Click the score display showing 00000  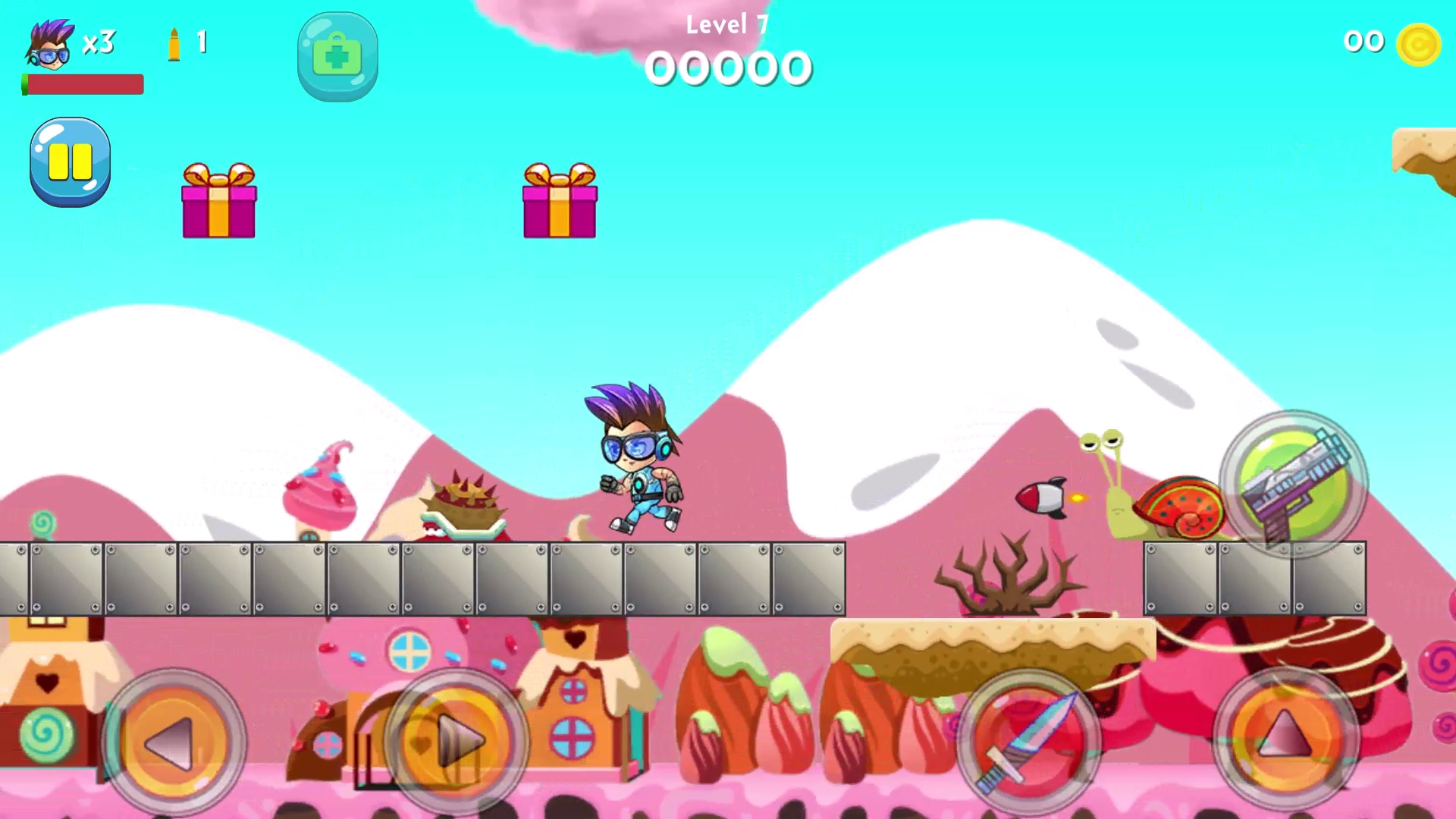pyautogui.click(x=728, y=67)
